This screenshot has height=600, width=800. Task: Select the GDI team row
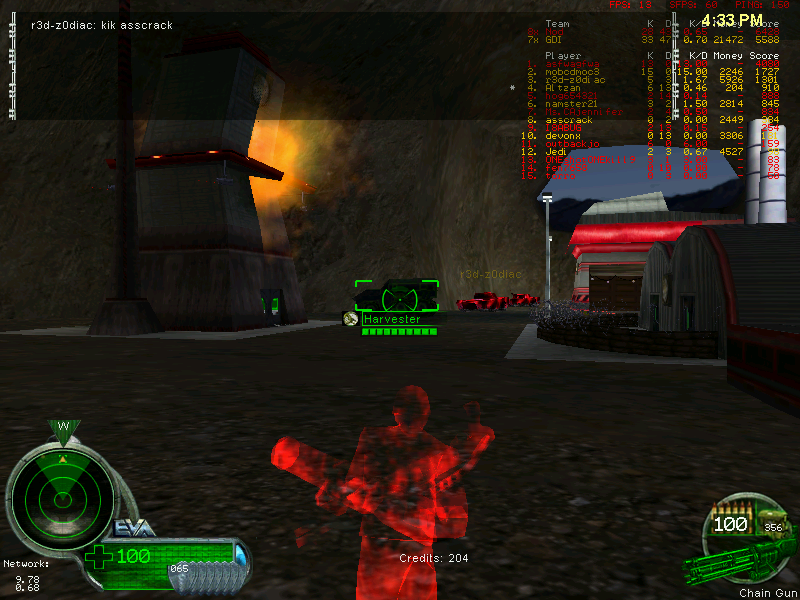pos(556,39)
